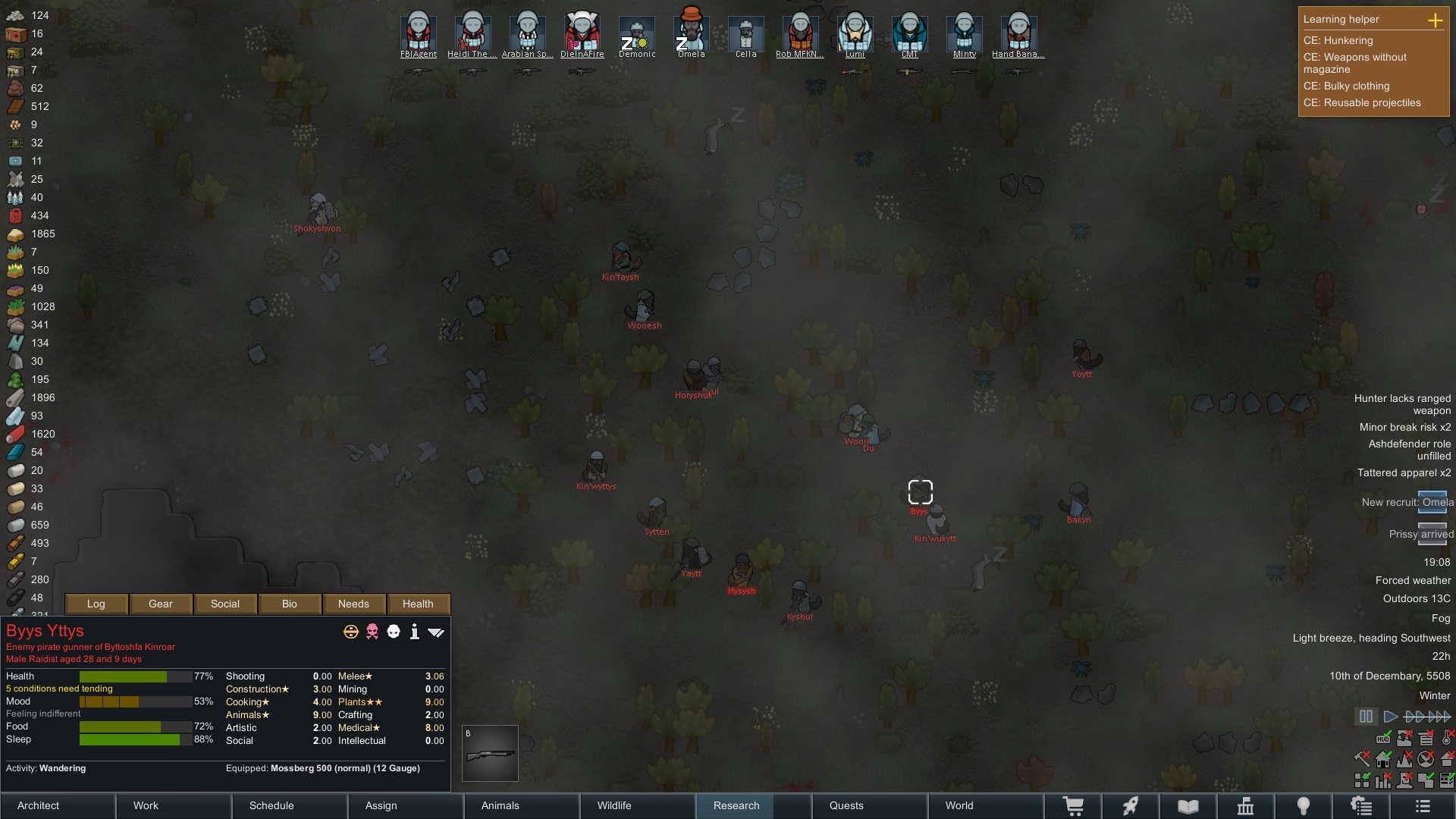
Task: Open the info card for Byys Yttys
Action: 414,632
